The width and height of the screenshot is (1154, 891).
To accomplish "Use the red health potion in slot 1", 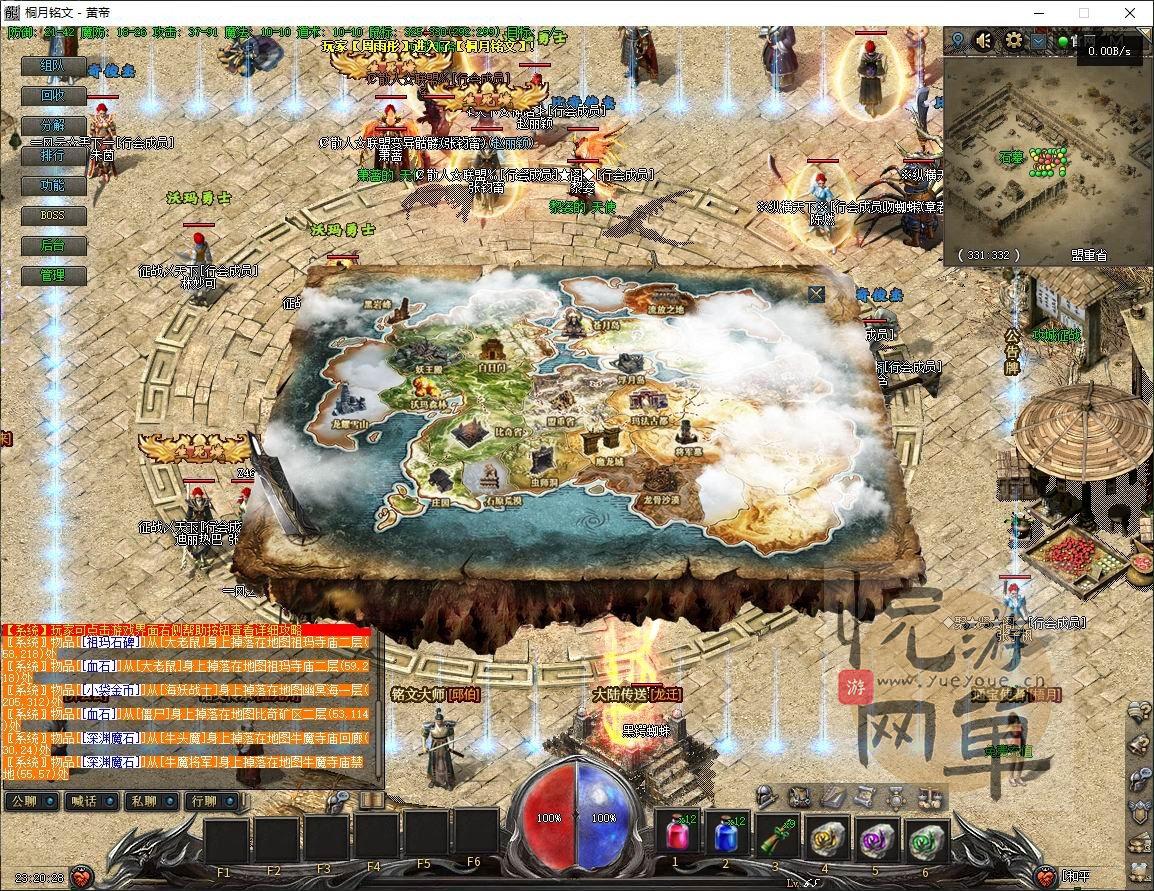I will point(676,835).
